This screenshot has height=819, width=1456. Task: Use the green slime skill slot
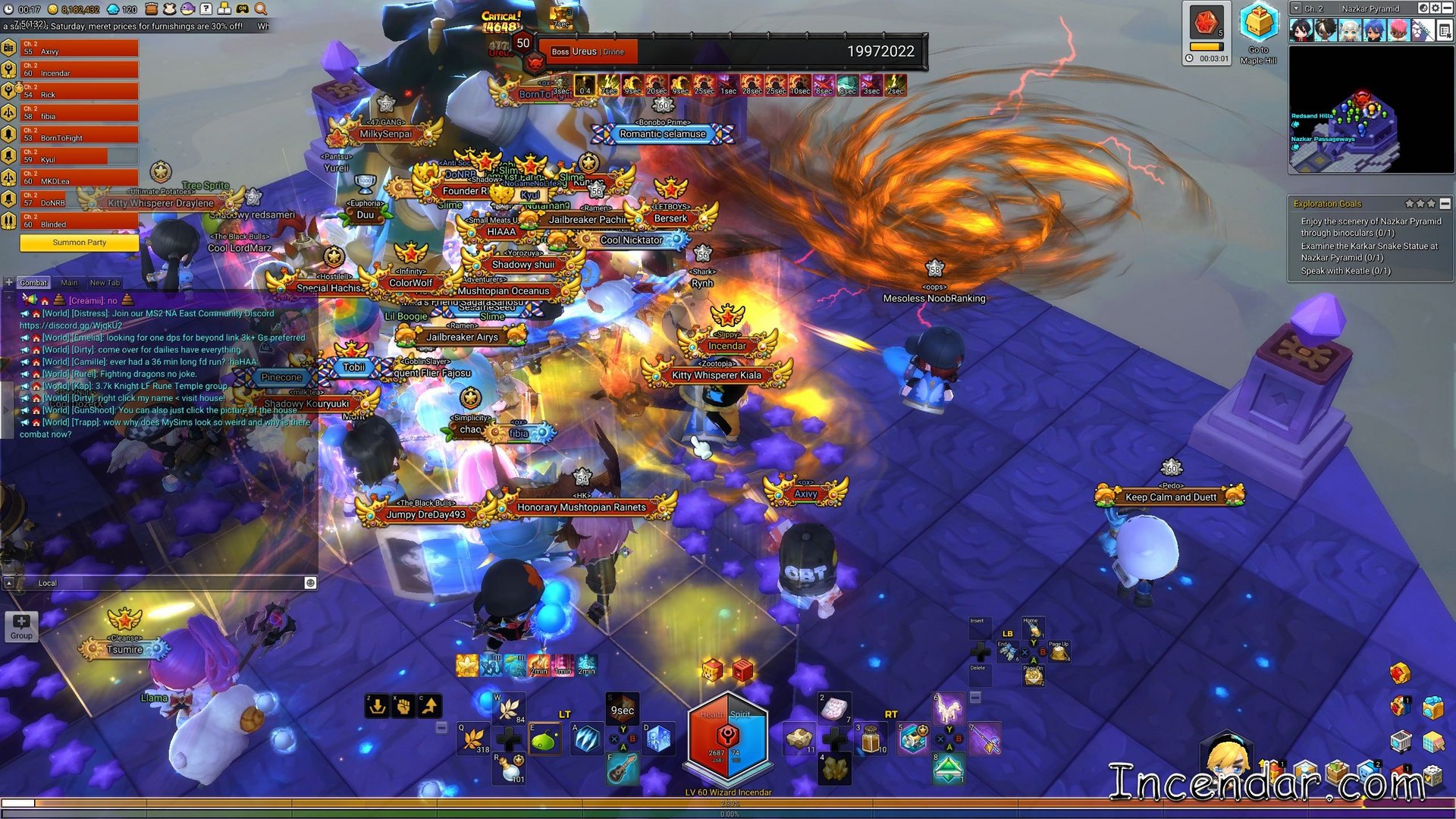tap(545, 740)
